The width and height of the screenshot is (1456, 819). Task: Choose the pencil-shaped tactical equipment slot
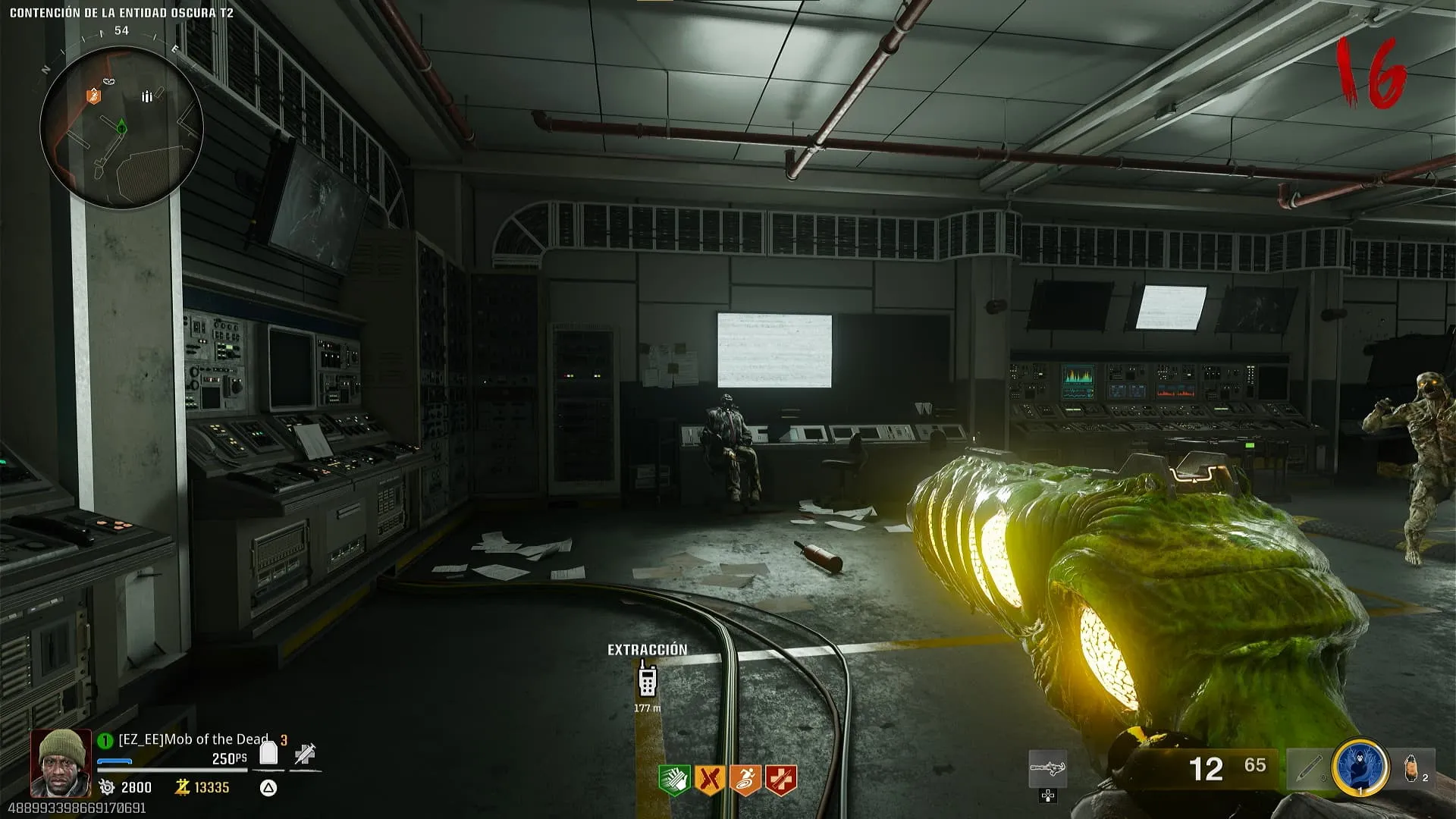(x=1307, y=769)
